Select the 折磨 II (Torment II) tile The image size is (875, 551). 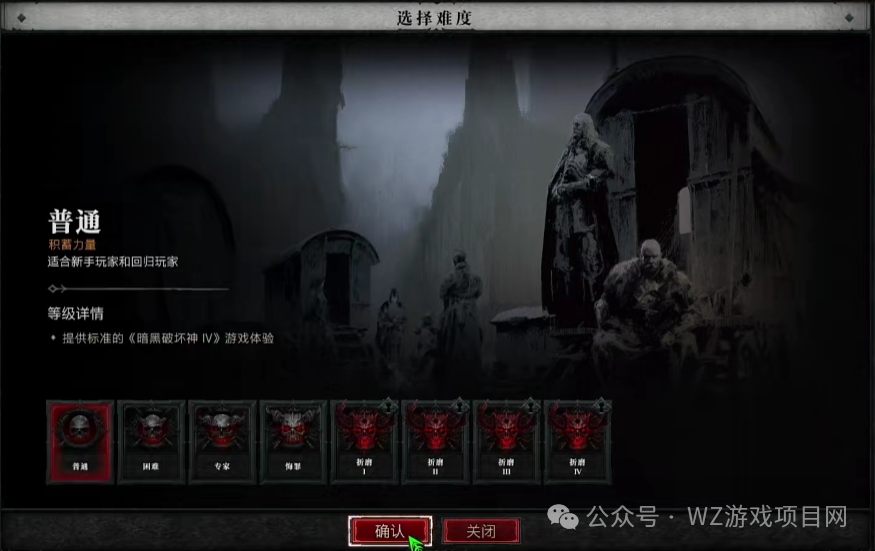coord(435,441)
